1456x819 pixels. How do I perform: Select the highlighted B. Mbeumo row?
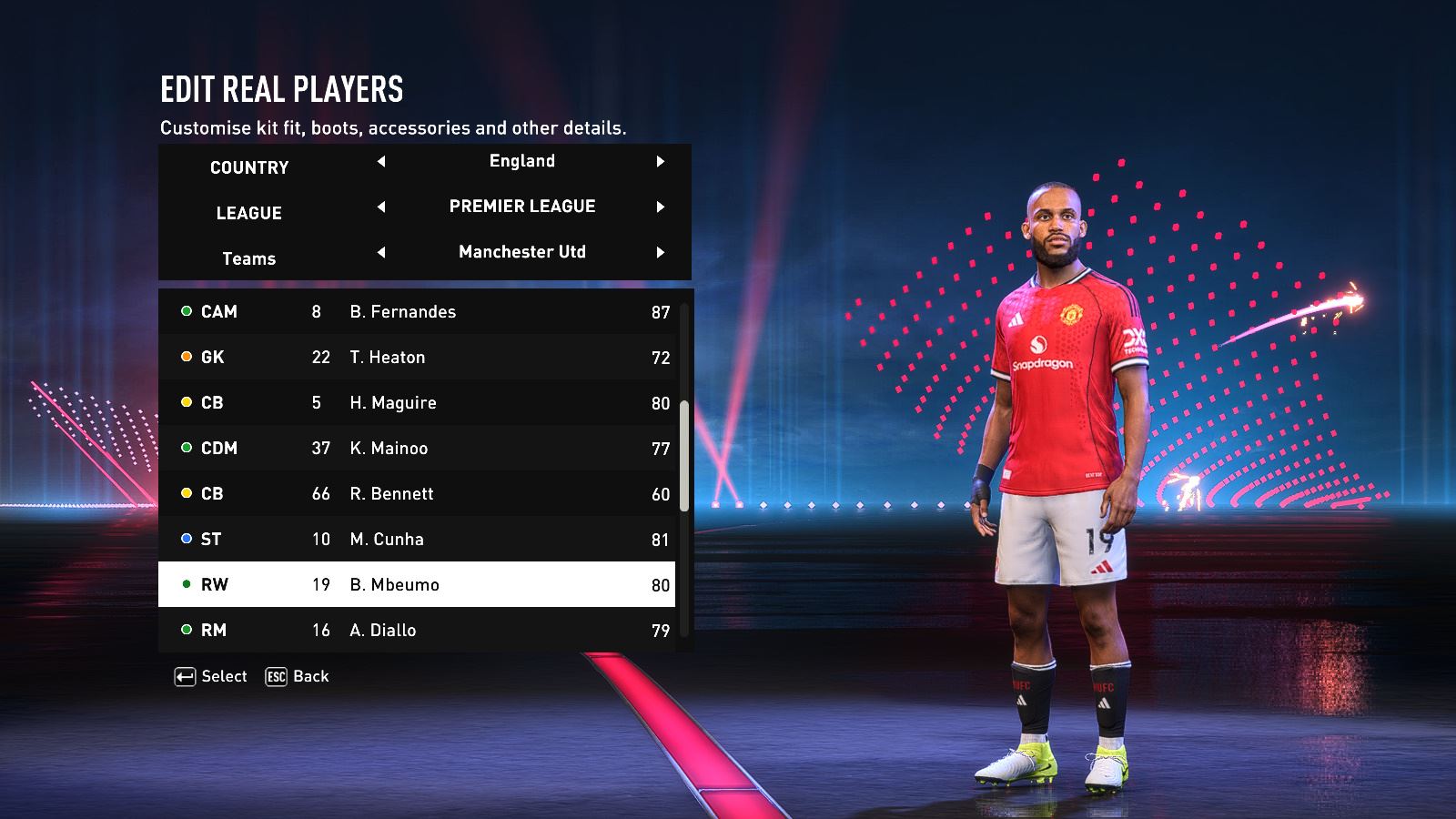[417, 584]
